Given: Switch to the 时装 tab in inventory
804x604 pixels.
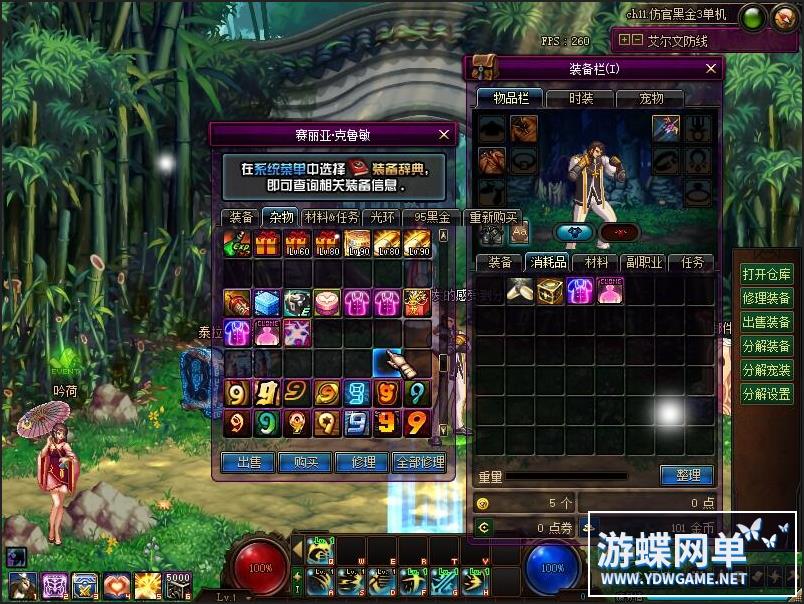Looking at the screenshot, I should (581, 98).
